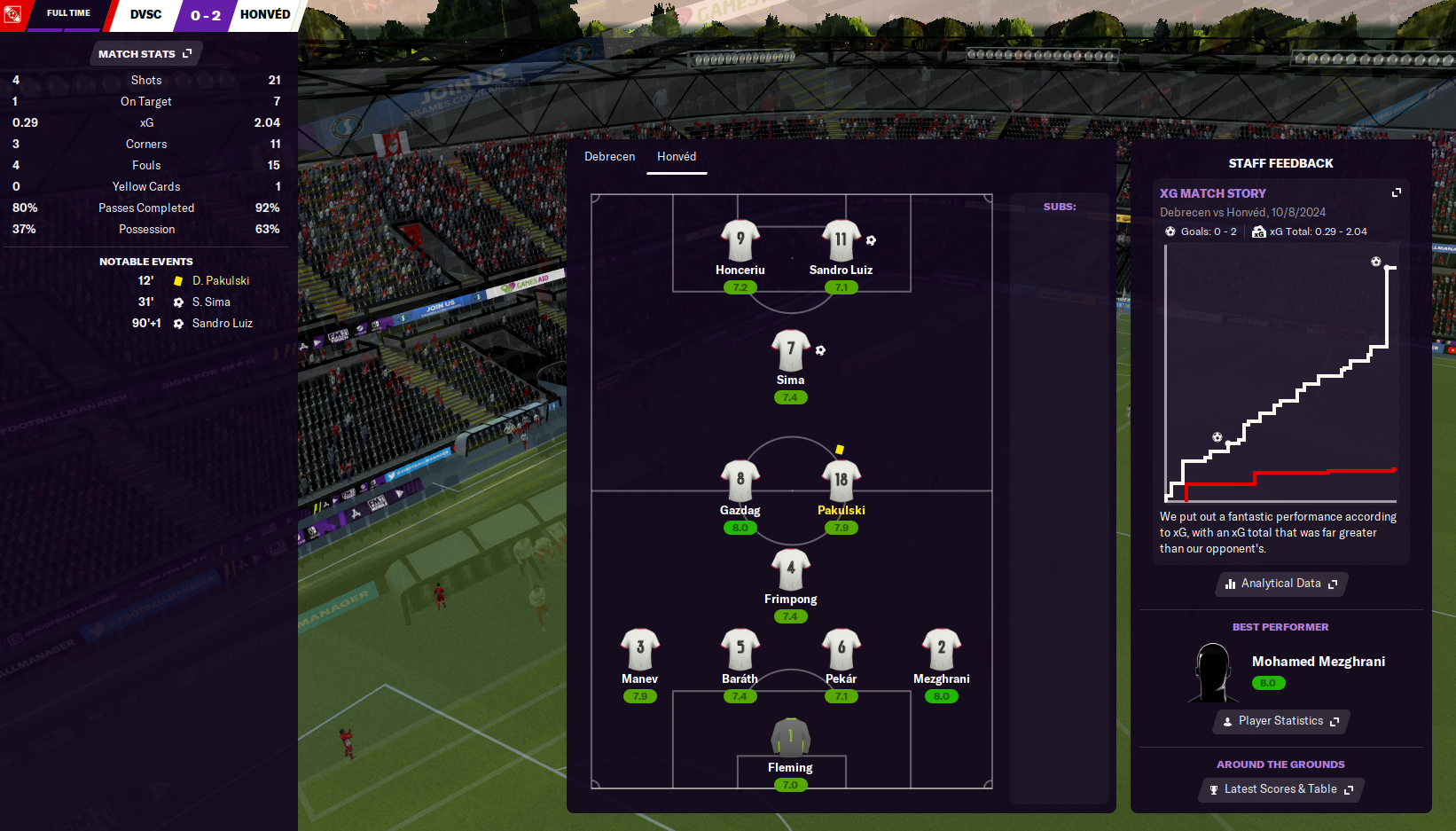Image resolution: width=1456 pixels, height=831 pixels.
Task: Pick Pakulski's number 18 shirt
Action: (841, 481)
